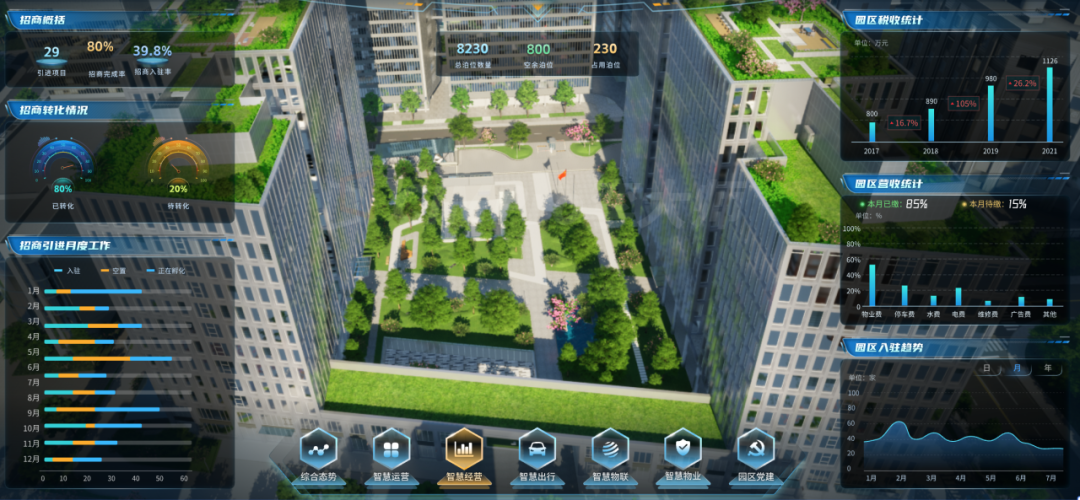This screenshot has height=500, width=1080.
Task: Switch trend chart to 日 view
Action: [x=987, y=368]
